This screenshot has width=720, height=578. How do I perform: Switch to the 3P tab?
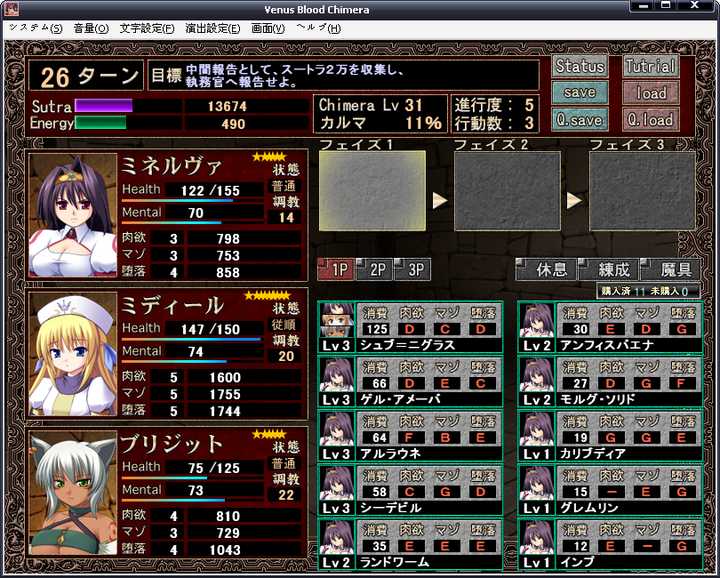pos(412,270)
